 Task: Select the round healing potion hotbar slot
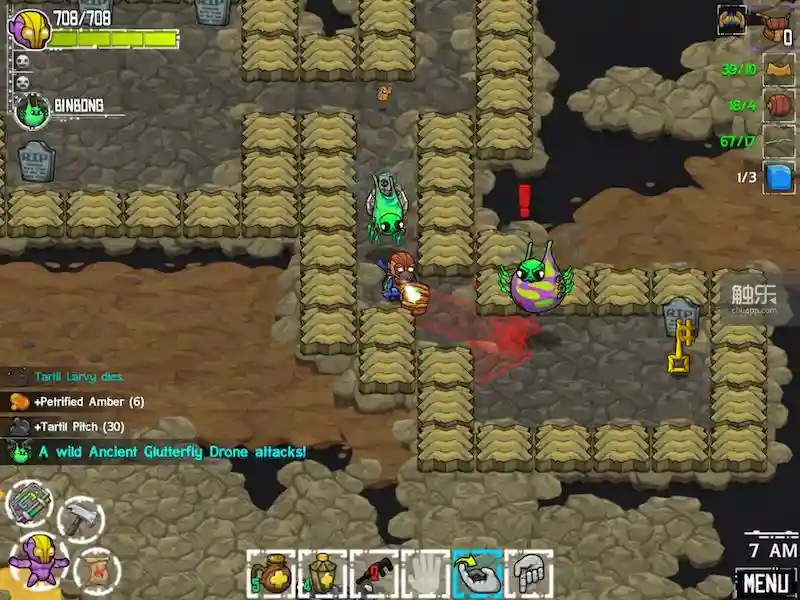pyautogui.click(x=270, y=573)
